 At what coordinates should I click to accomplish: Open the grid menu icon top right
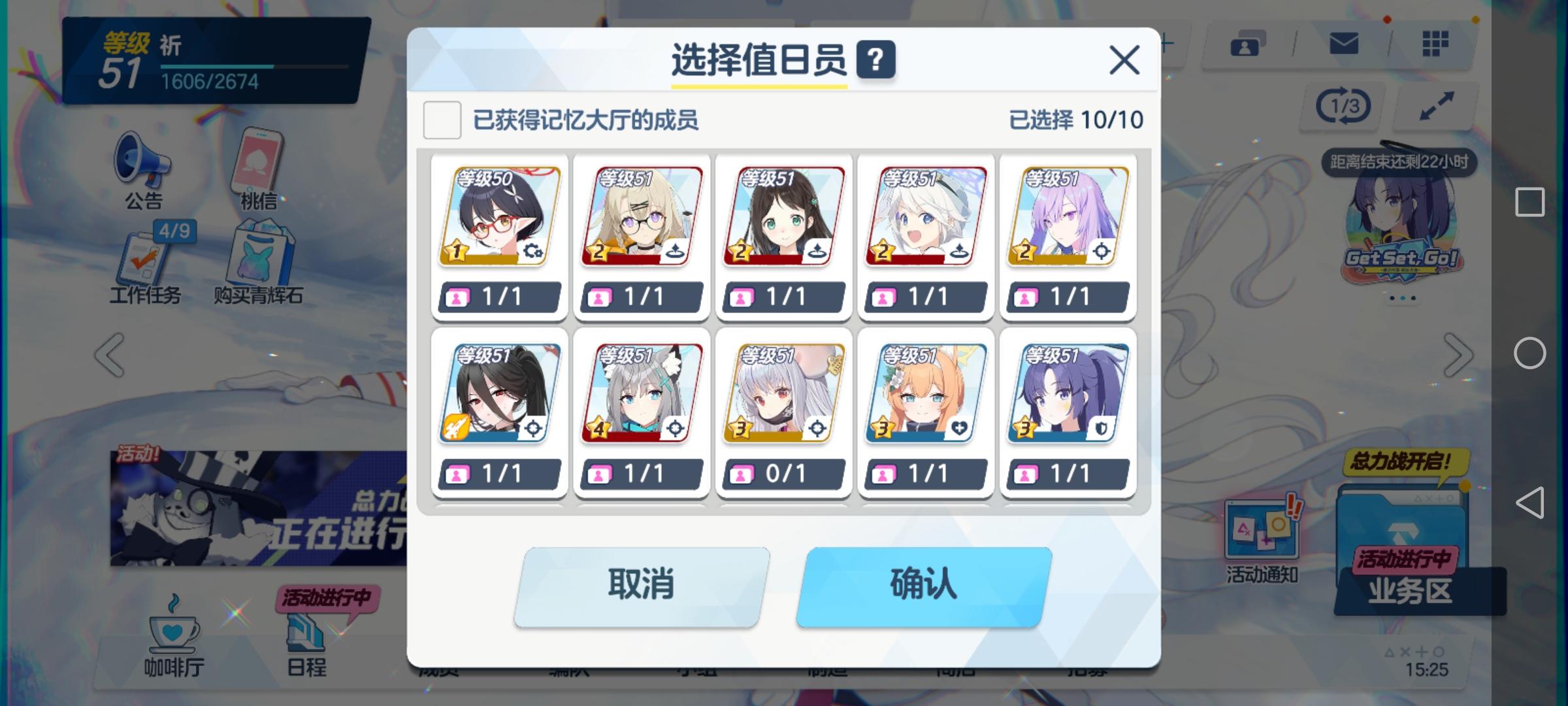tap(1434, 44)
